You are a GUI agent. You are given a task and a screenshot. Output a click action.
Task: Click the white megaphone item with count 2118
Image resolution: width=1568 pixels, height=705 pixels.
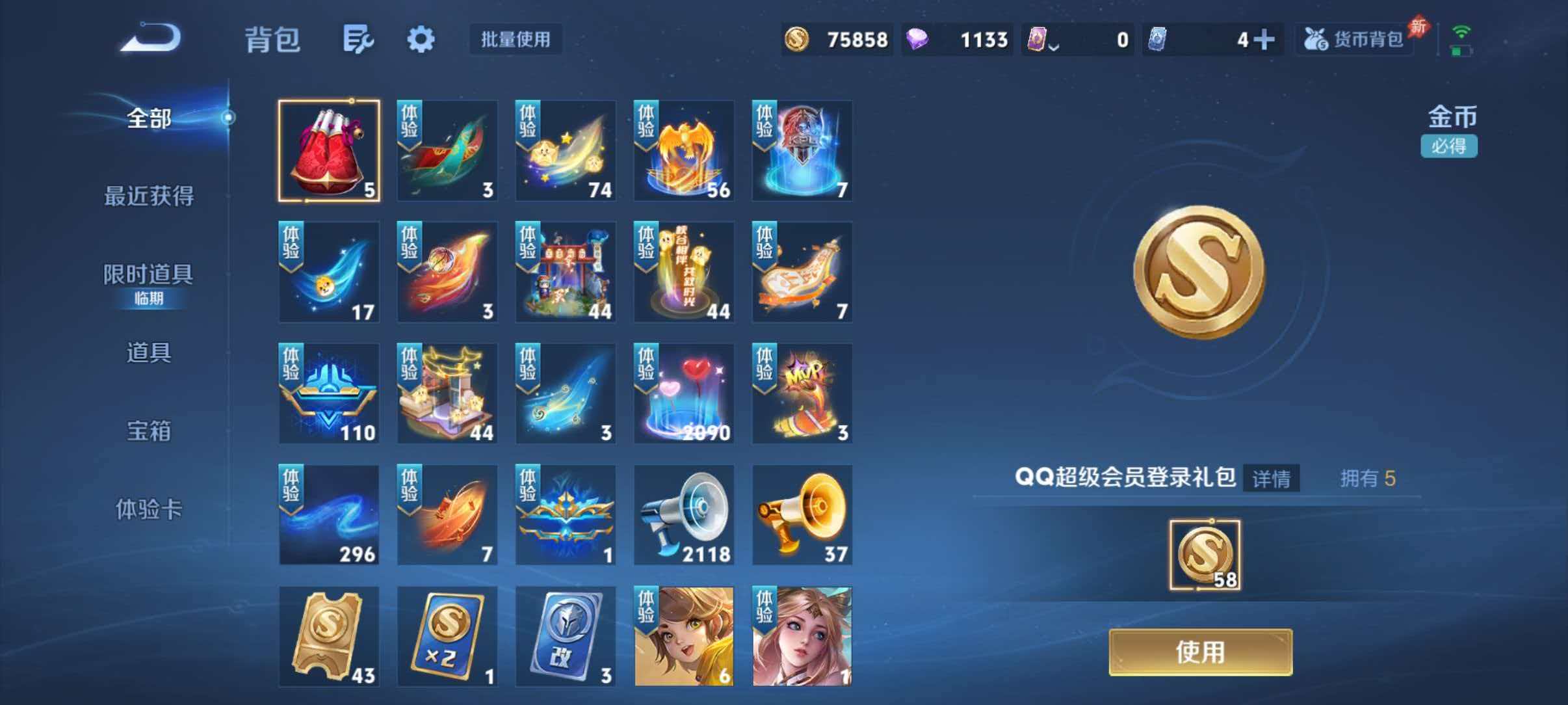[x=685, y=514]
